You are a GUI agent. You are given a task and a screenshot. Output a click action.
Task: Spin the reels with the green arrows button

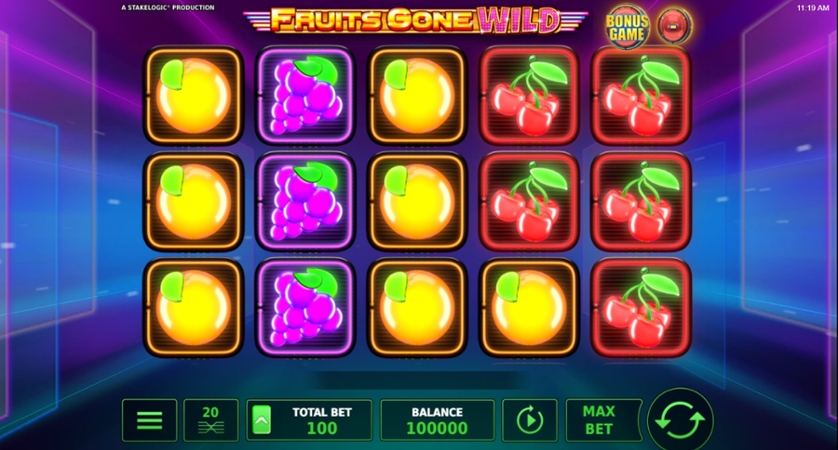pos(680,420)
